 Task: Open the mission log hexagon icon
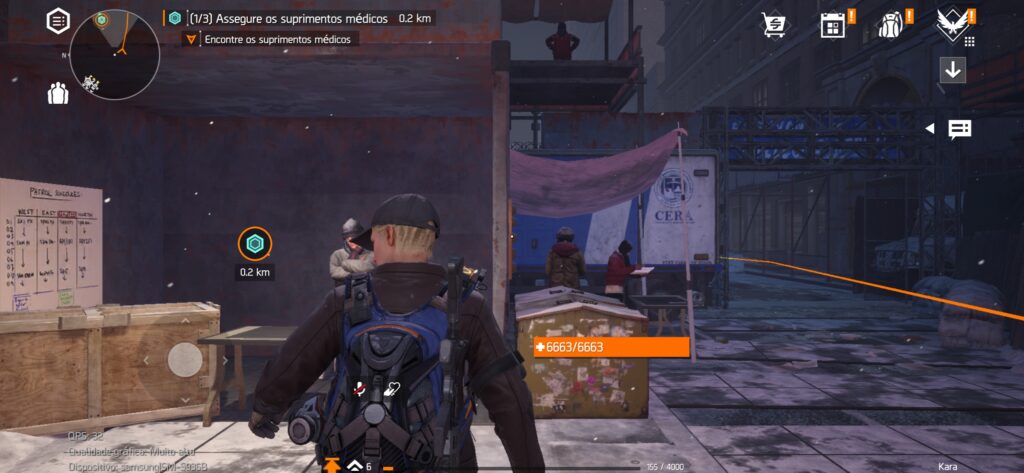59,20
